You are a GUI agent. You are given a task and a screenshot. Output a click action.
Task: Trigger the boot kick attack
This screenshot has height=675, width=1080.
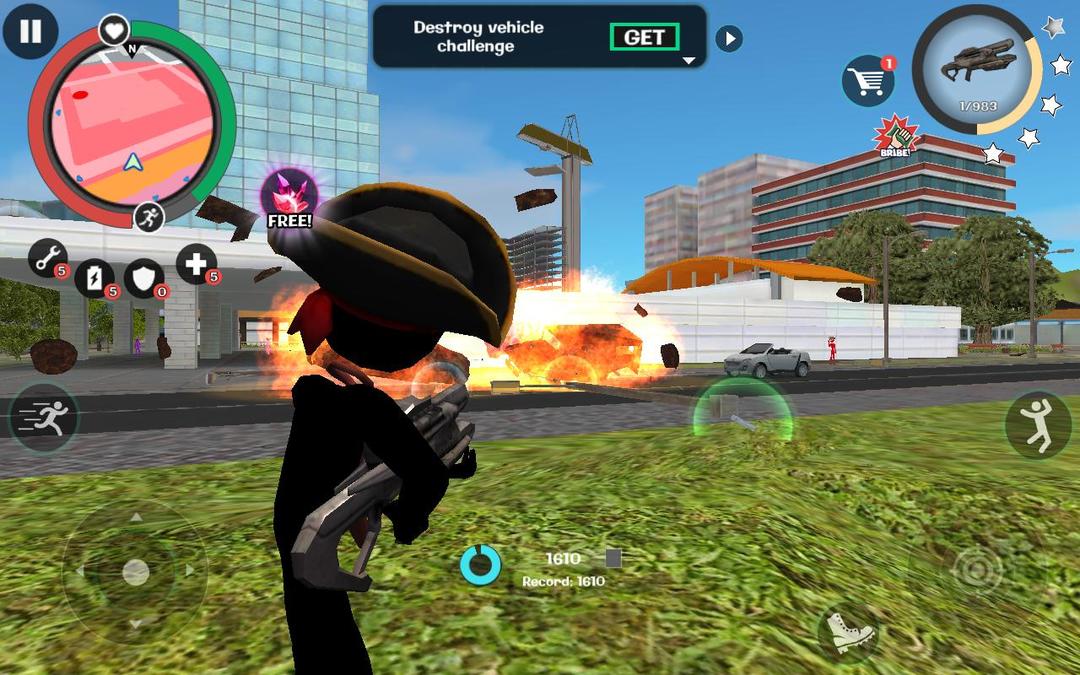click(849, 632)
